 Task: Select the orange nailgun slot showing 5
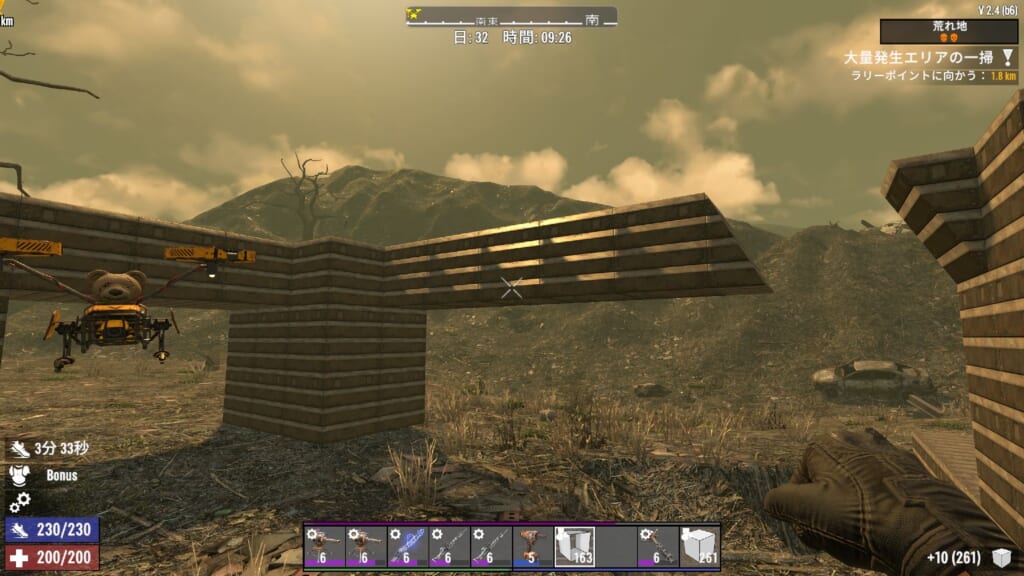(x=533, y=546)
